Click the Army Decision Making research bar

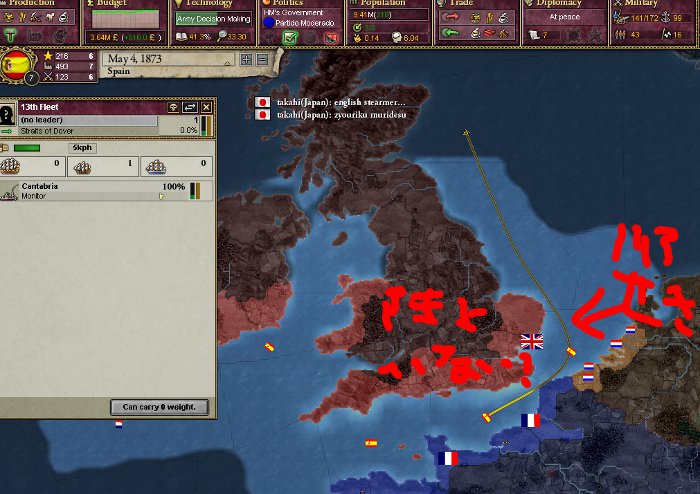212,18
